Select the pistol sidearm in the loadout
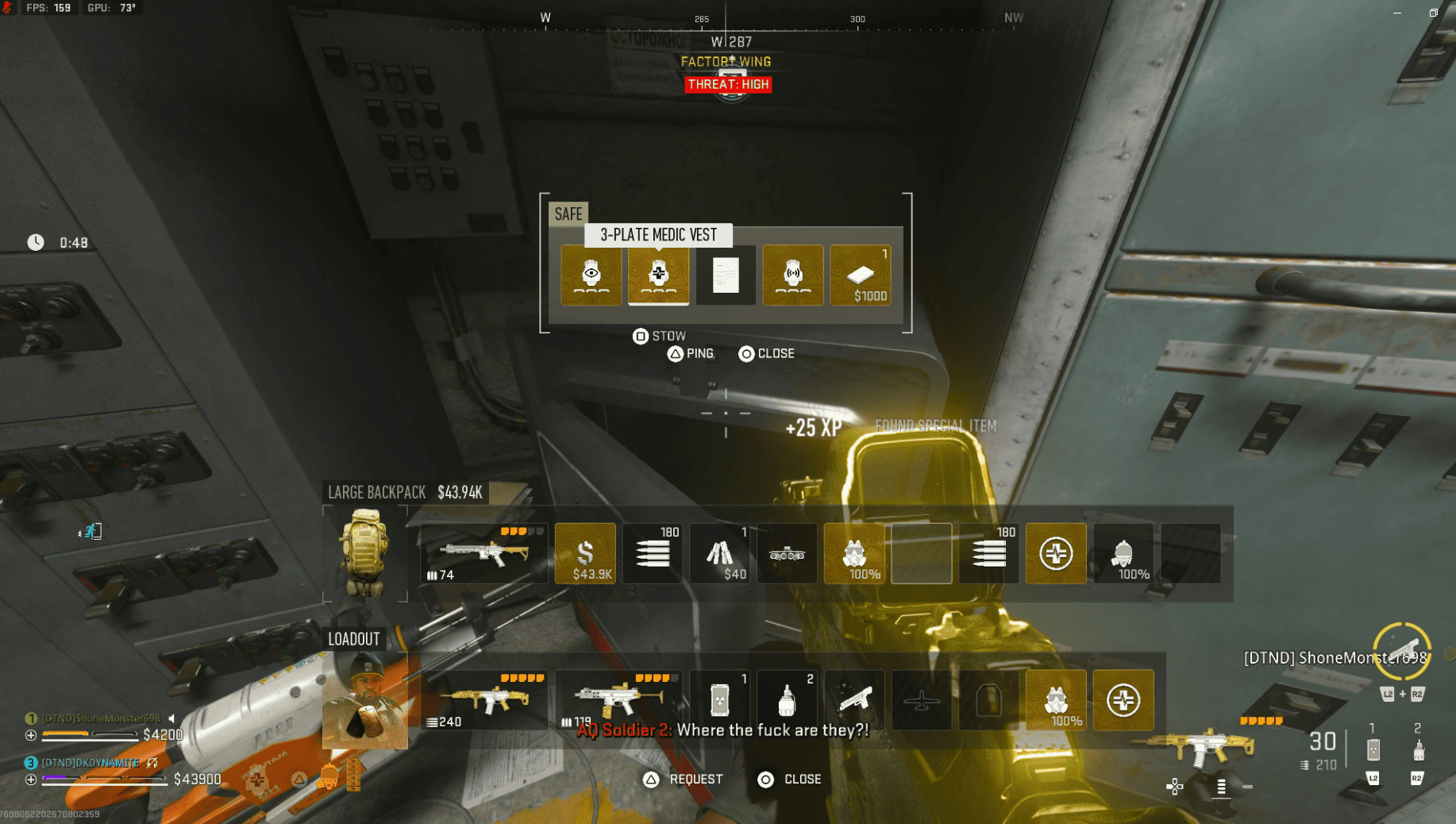This screenshot has width=1456, height=824. tap(854, 699)
